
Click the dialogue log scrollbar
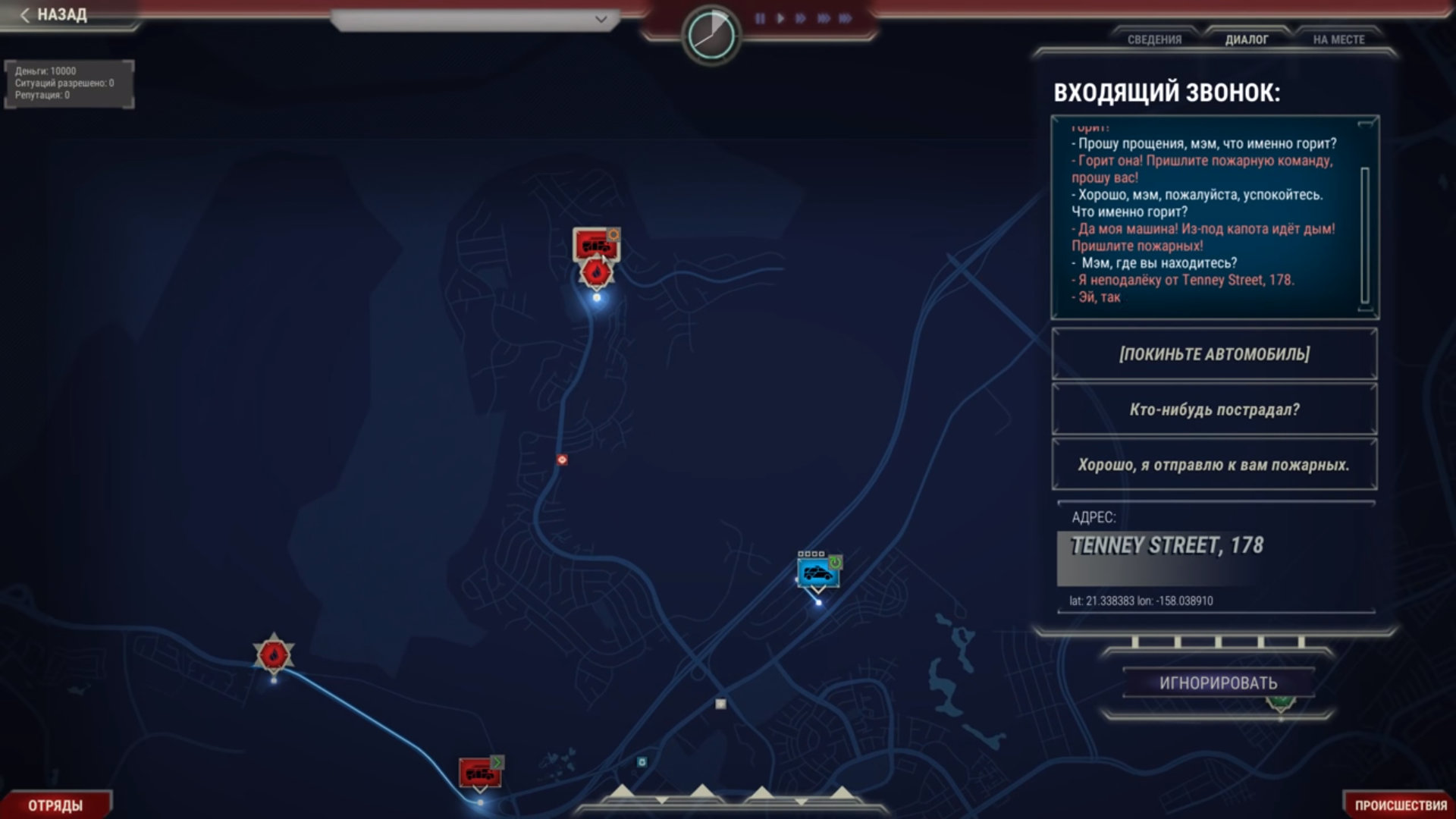coord(1365,235)
